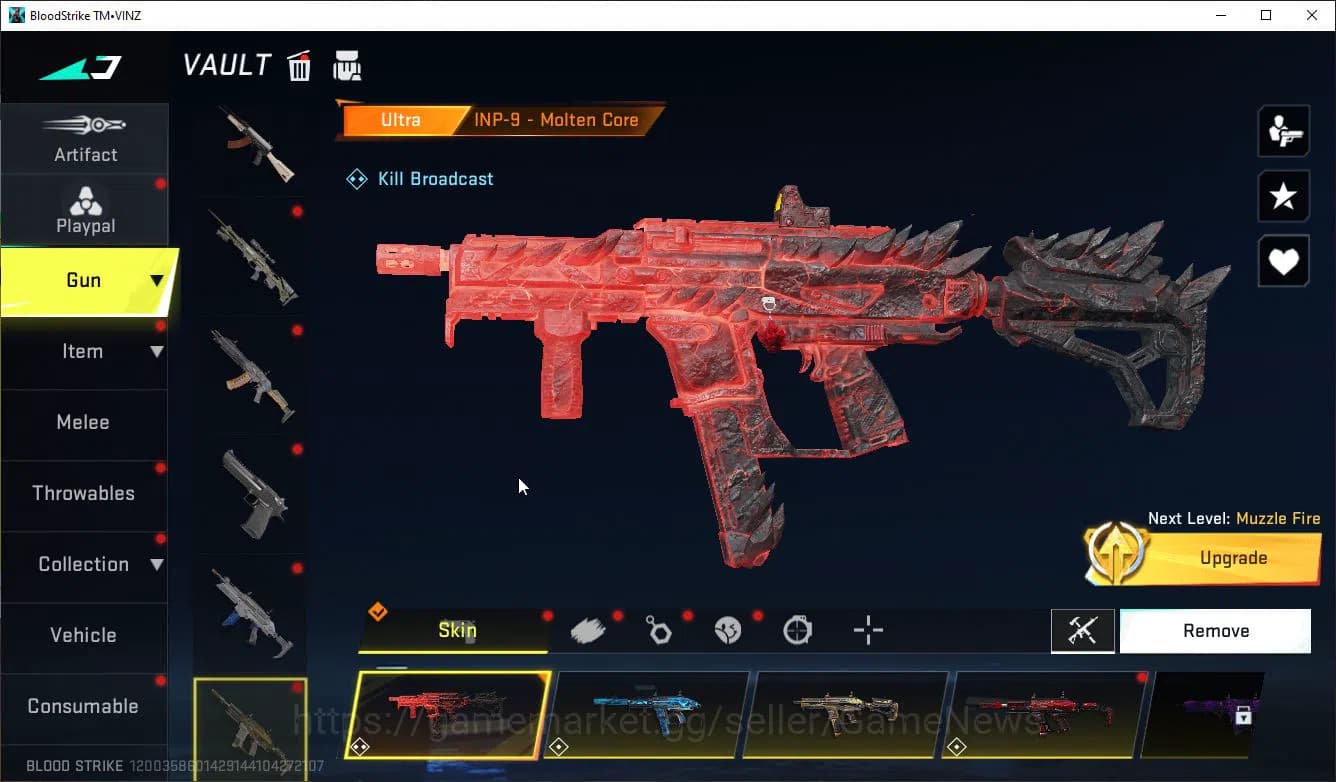Select the Playpal category
1336x782 pixels.
pos(85,210)
